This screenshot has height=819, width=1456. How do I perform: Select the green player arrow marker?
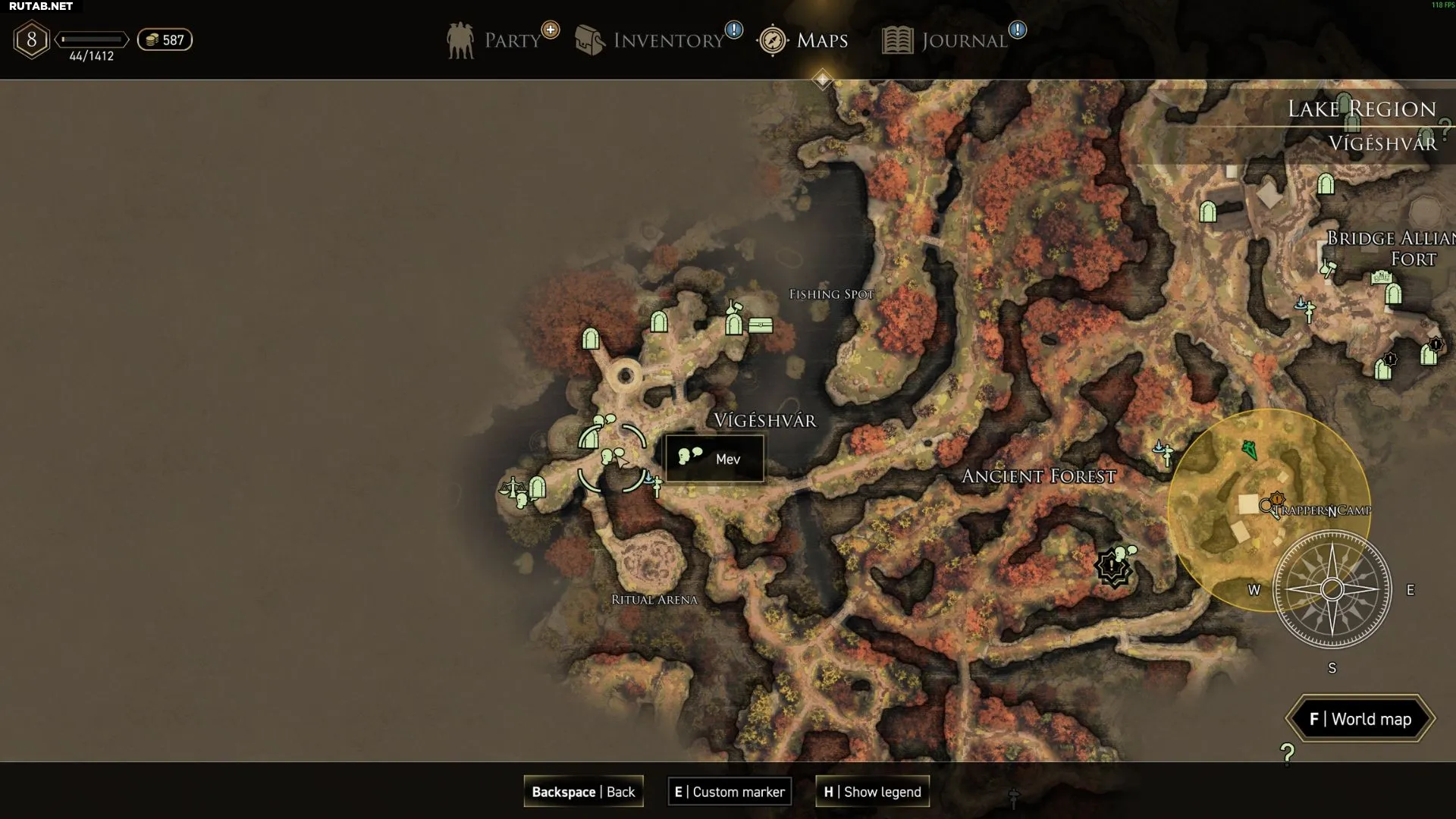(1250, 450)
